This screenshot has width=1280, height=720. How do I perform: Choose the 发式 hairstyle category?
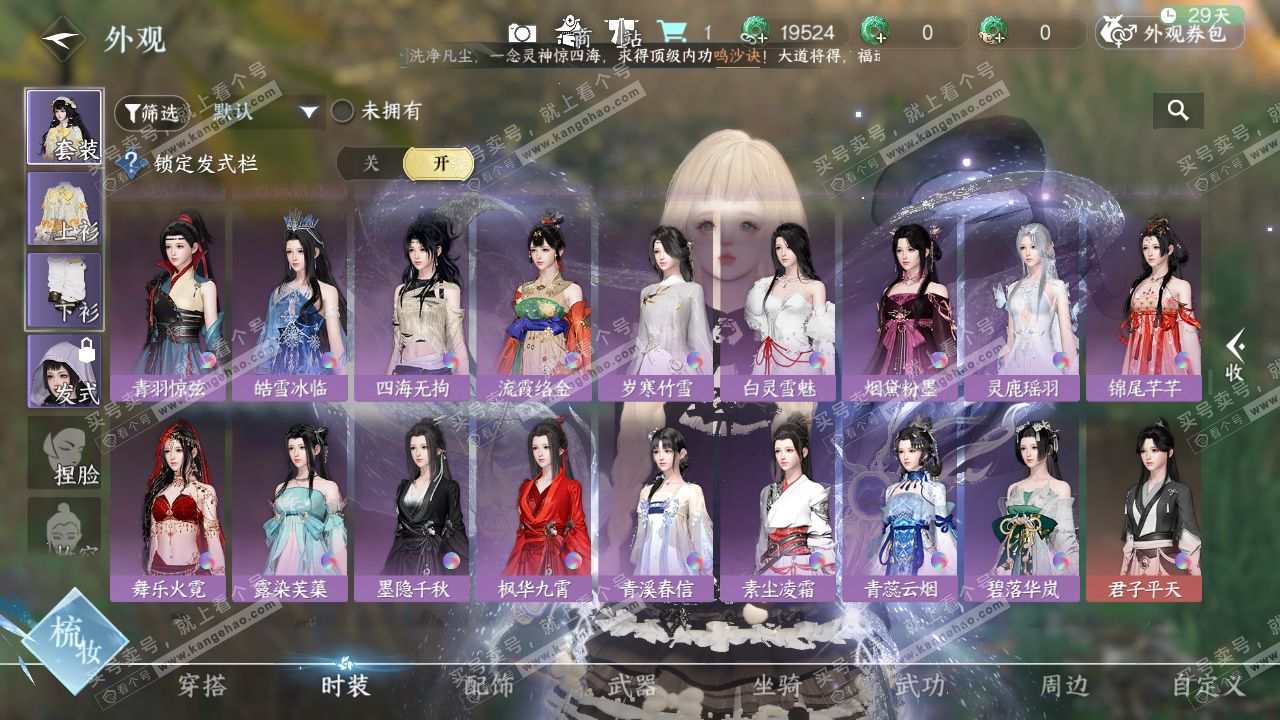tap(64, 371)
